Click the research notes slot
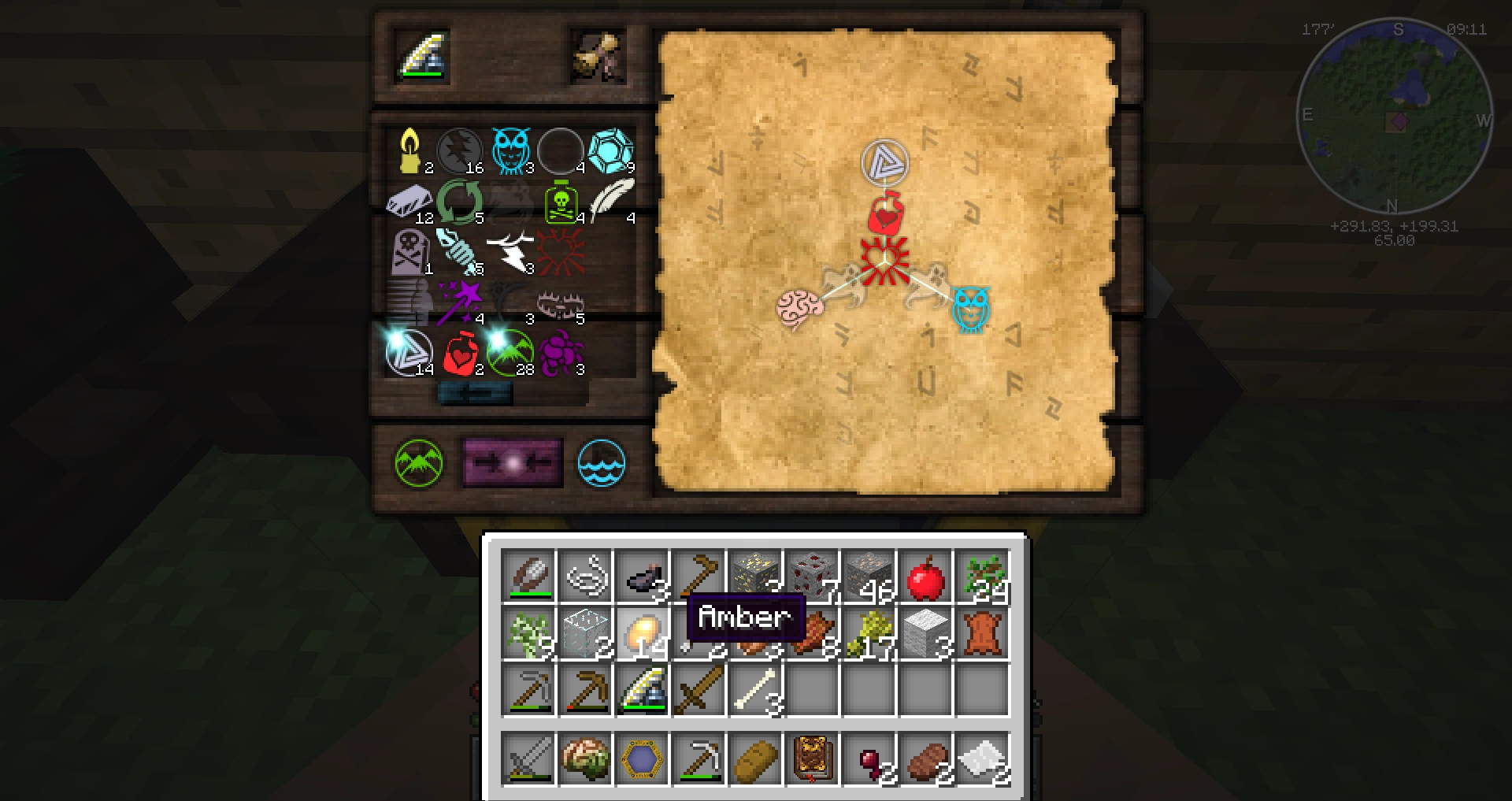The height and width of the screenshot is (801, 1512). [x=598, y=57]
